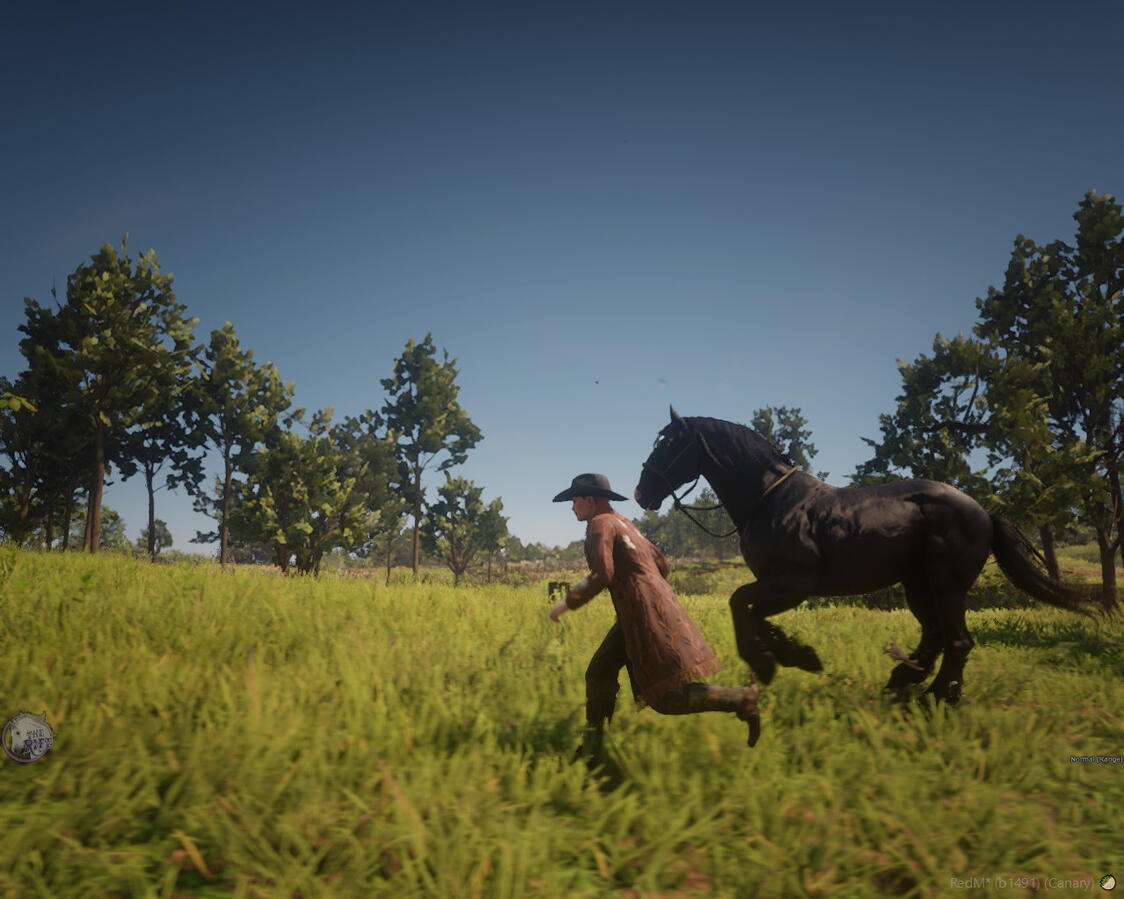Screen dimensions: 1124x899
Task: Click the Normal voice range indicator
Action: [1095, 760]
